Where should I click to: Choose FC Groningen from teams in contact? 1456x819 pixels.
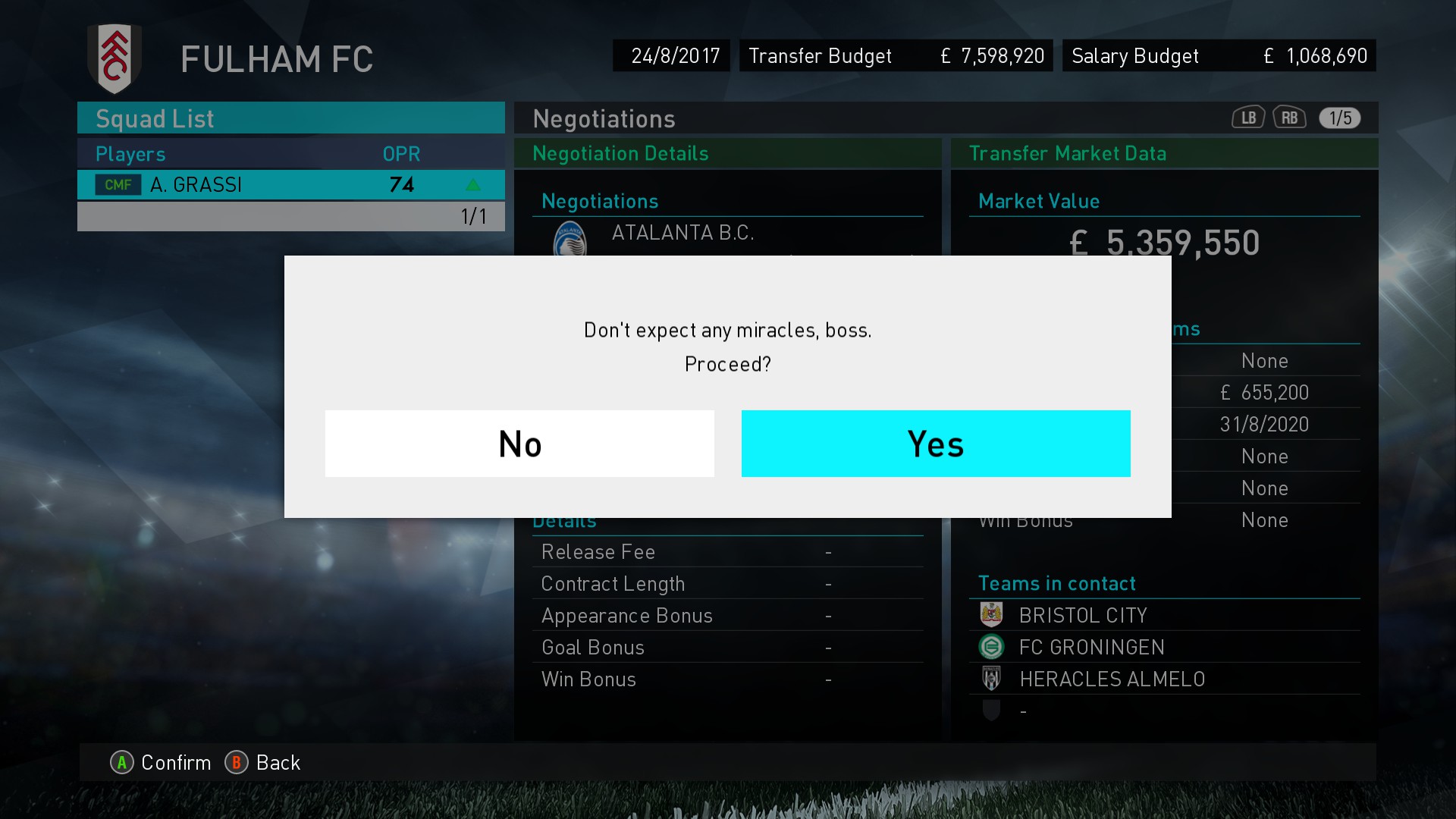pos(1090,647)
